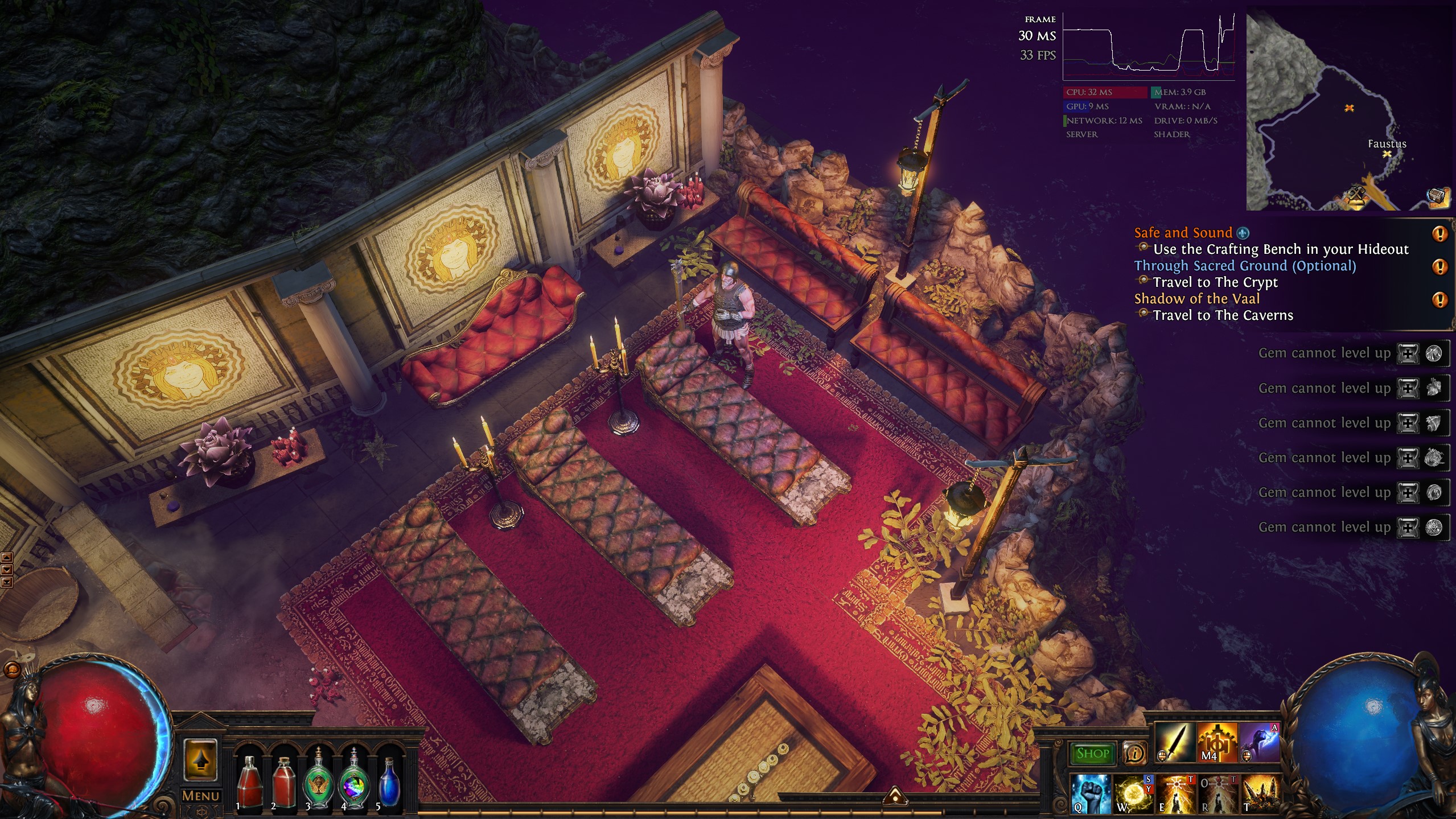This screenshot has width=1456, height=819.
Task: Select the Shadow of the Vaal quest
Action: [1196, 299]
